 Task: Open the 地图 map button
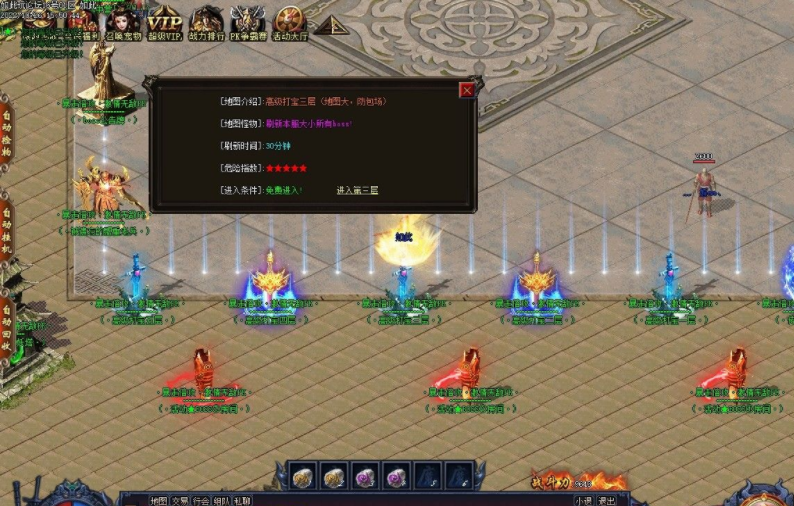tap(159, 500)
